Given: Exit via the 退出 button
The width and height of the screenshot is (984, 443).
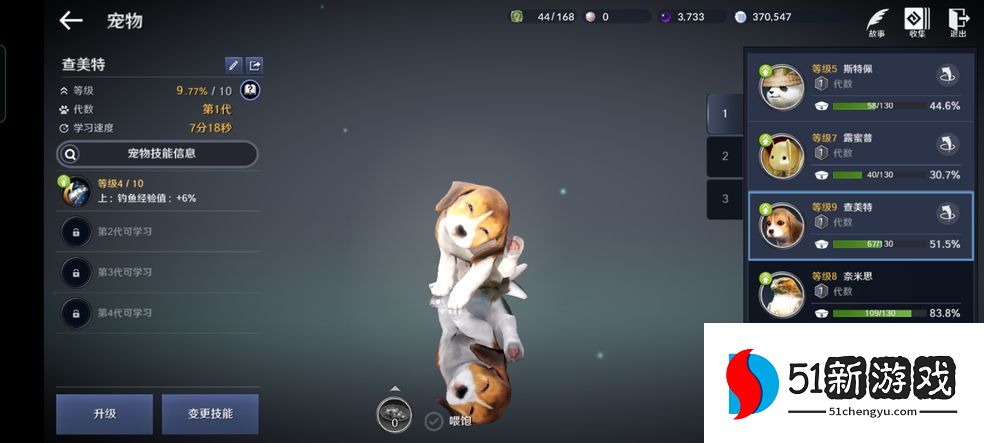Looking at the screenshot, I should tap(958, 22).
